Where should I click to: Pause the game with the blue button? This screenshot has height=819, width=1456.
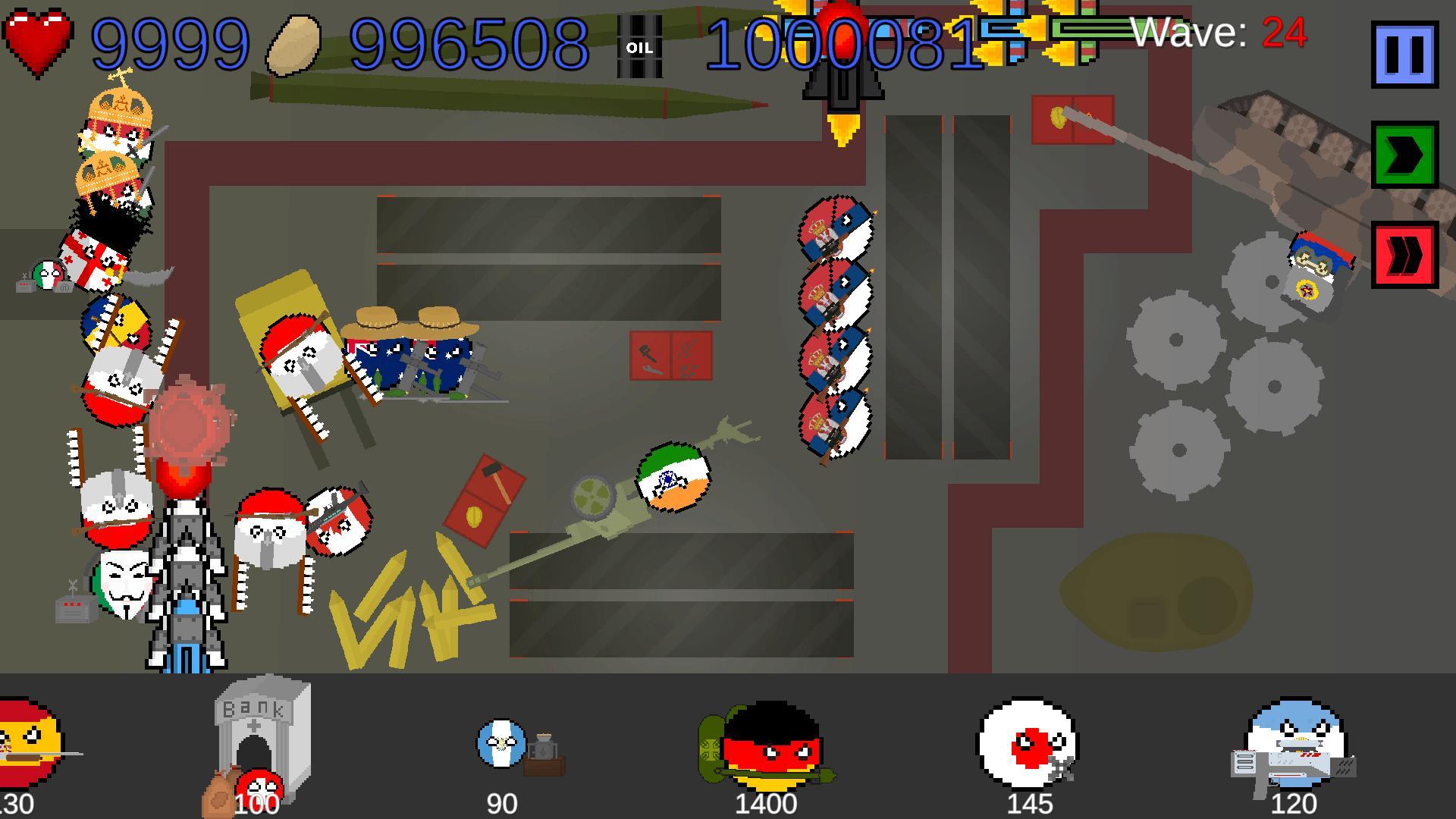(1404, 54)
